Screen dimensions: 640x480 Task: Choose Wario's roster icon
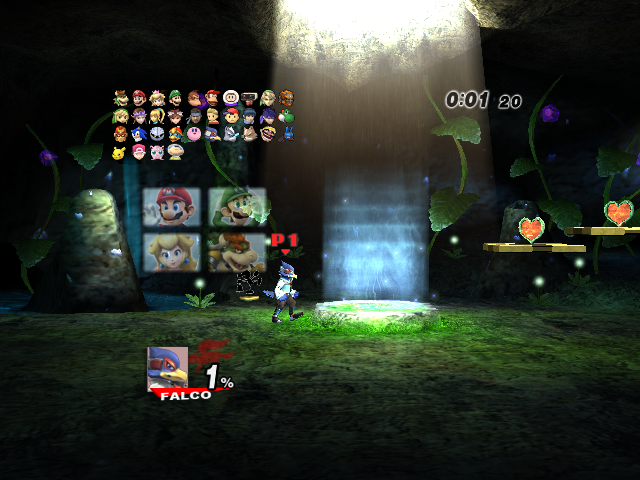pos(268,133)
